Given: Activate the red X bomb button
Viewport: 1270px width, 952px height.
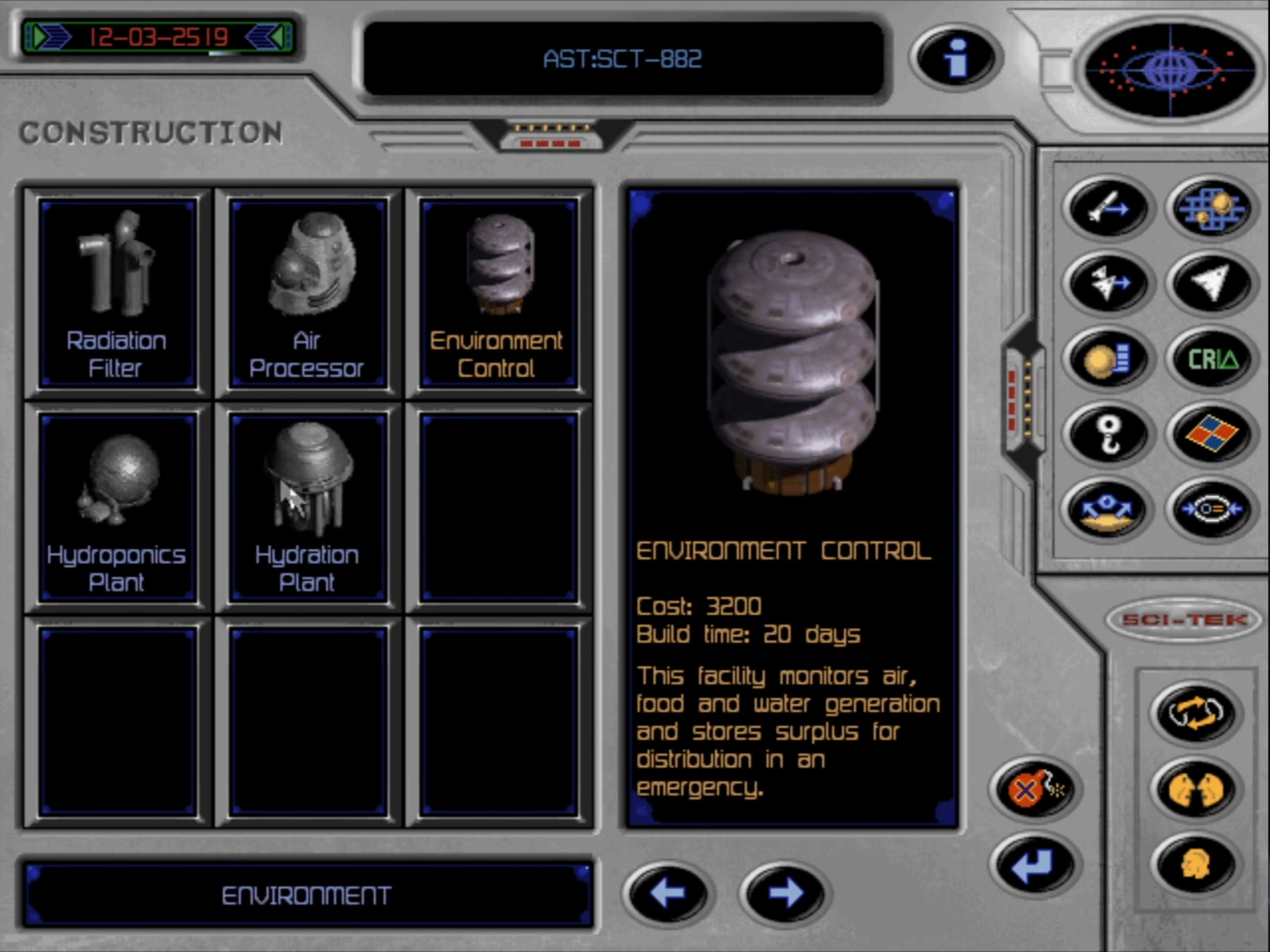Looking at the screenshot, I should pos(1035,789).
